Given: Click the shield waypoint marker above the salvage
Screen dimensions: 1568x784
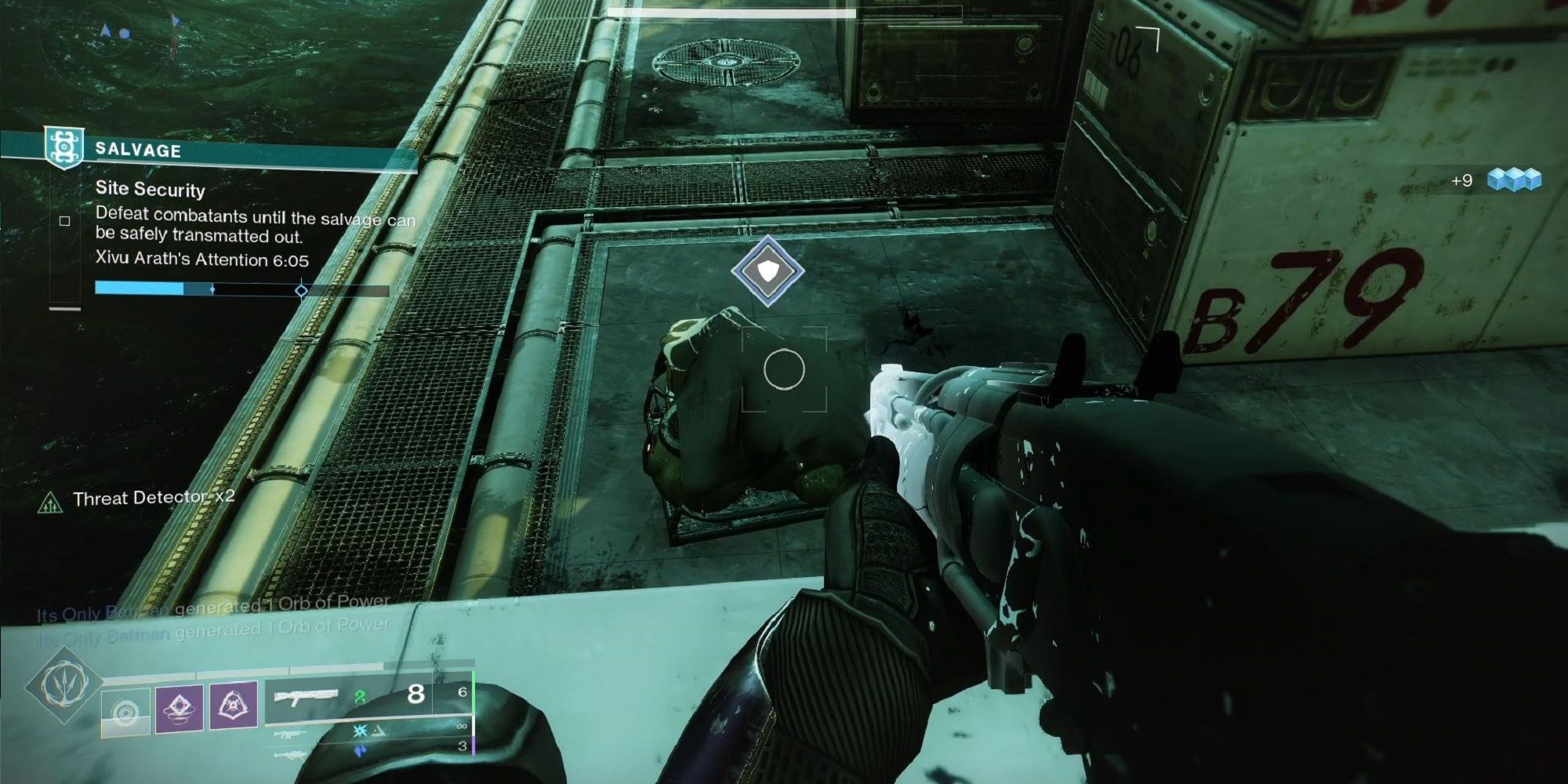Looking at the screenshot, I should (768, 270).
